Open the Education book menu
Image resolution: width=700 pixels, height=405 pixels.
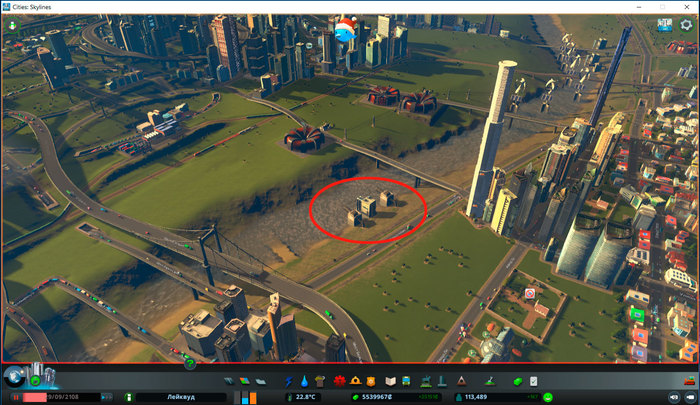tap(388, 382)
